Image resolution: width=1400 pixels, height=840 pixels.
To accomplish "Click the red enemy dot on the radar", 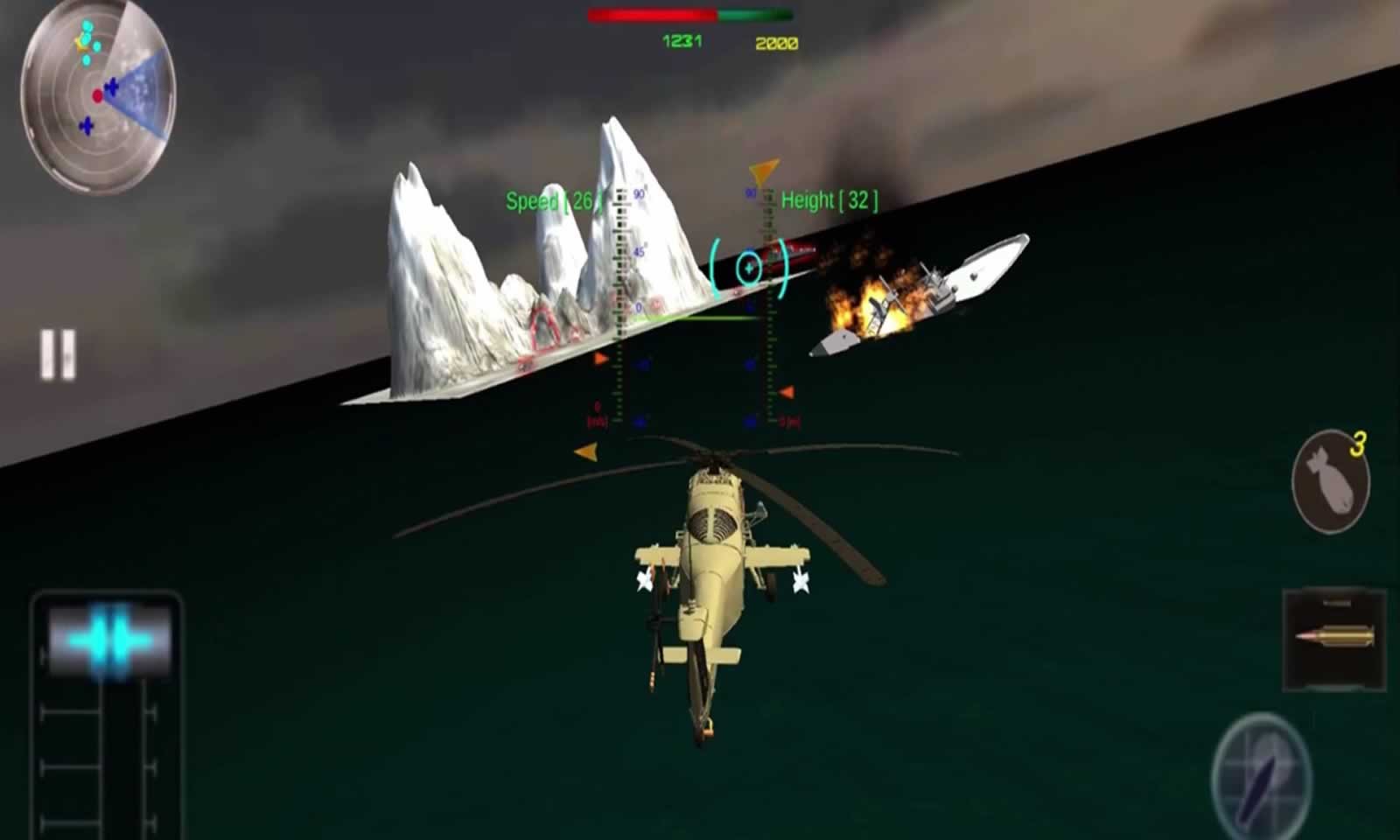I will [98, 95].
